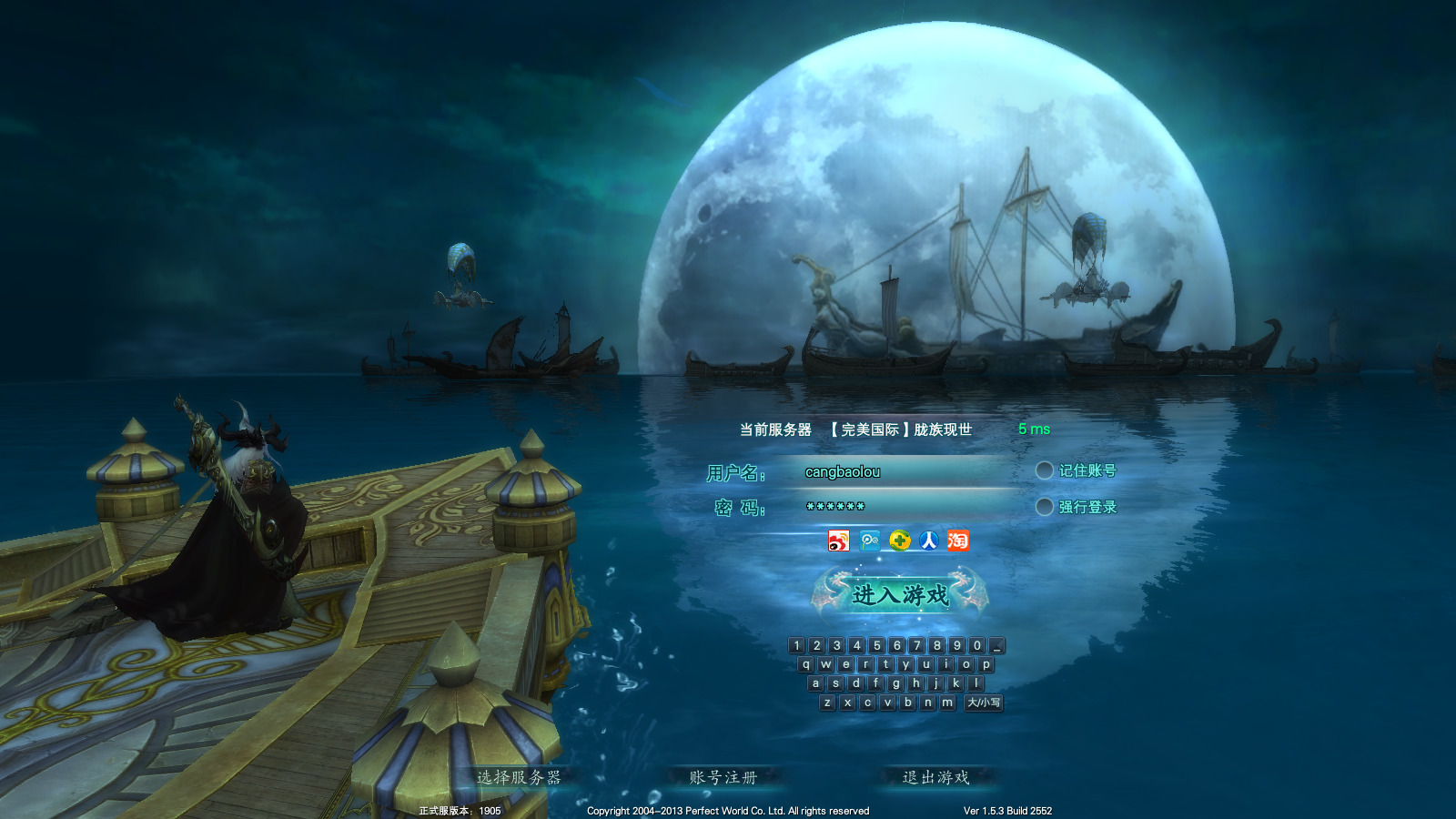Click the on-screen keyboard's 5 key
1456x819 pixels.
click(876, 645)
